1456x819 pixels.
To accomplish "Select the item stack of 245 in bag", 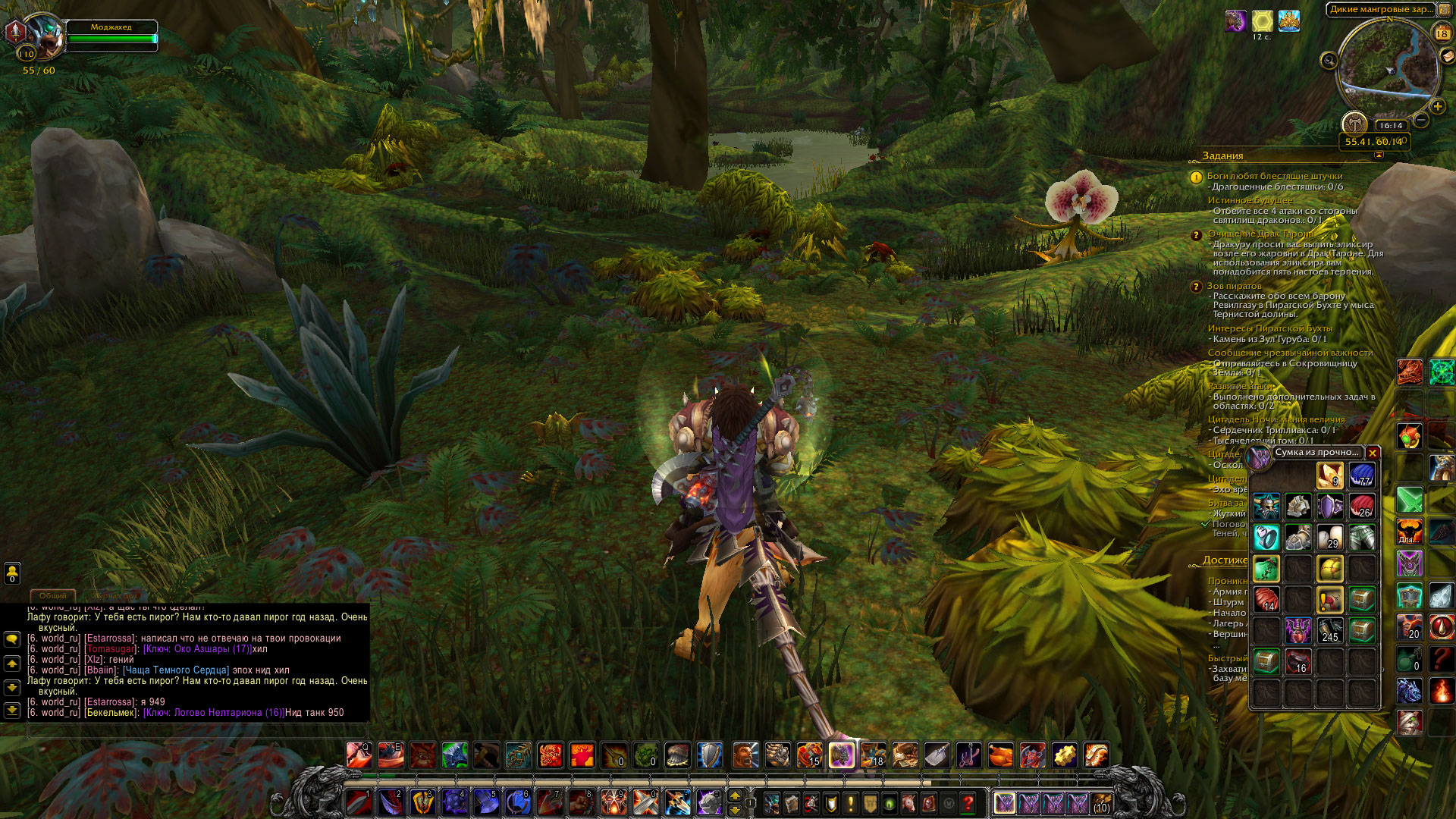I will point(1330,630).
